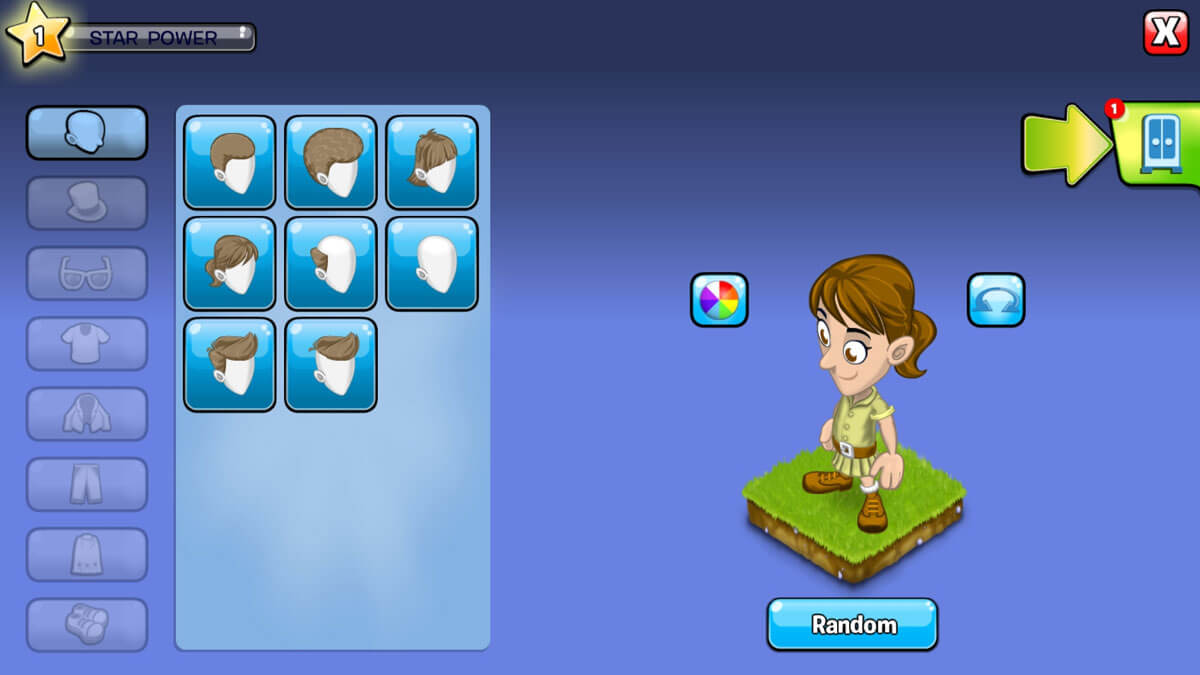Select the t-shirt category tab

click(86, 344)
